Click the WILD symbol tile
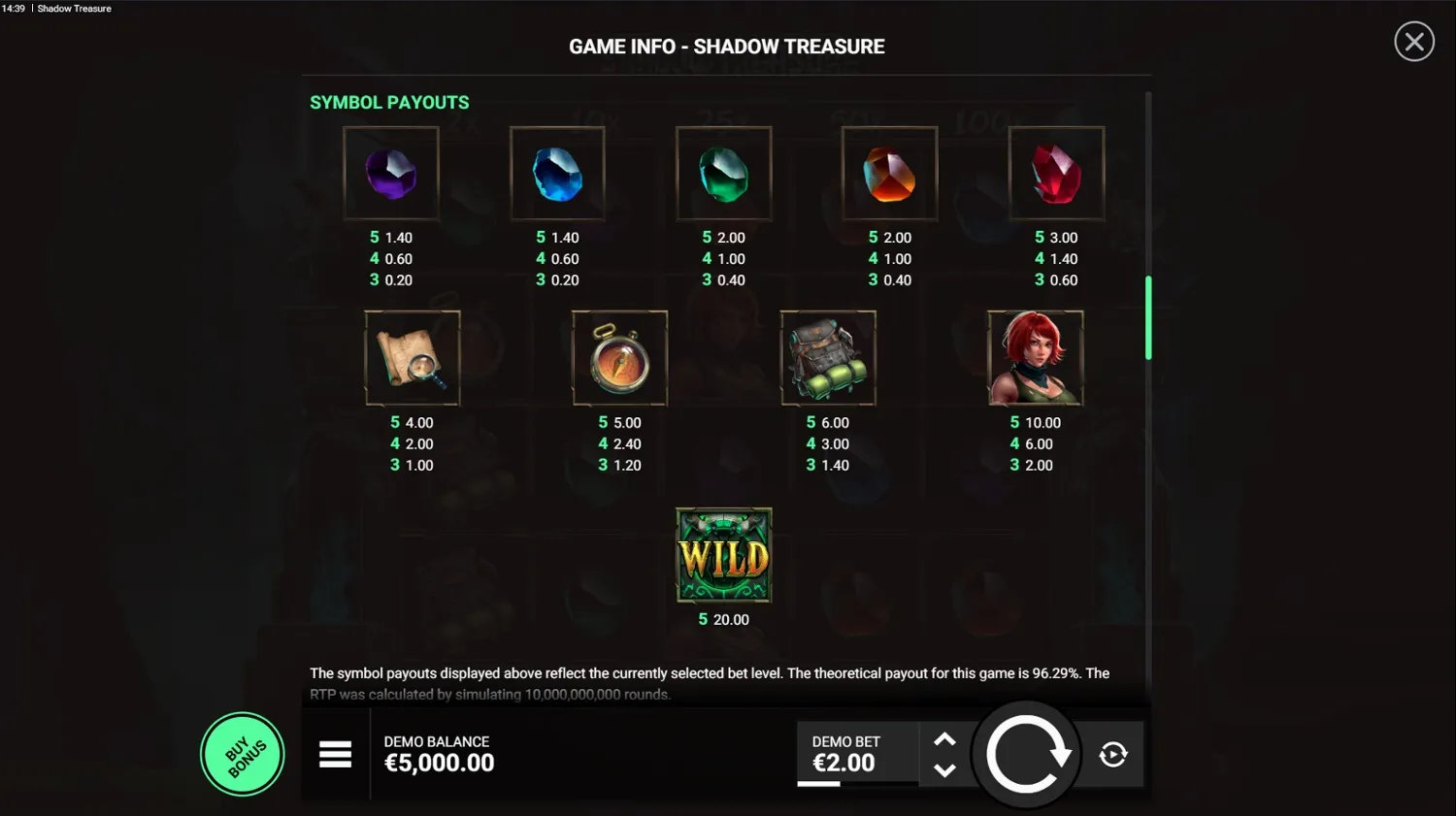The width and height of the screenshot is (1456, 816). 723,555
